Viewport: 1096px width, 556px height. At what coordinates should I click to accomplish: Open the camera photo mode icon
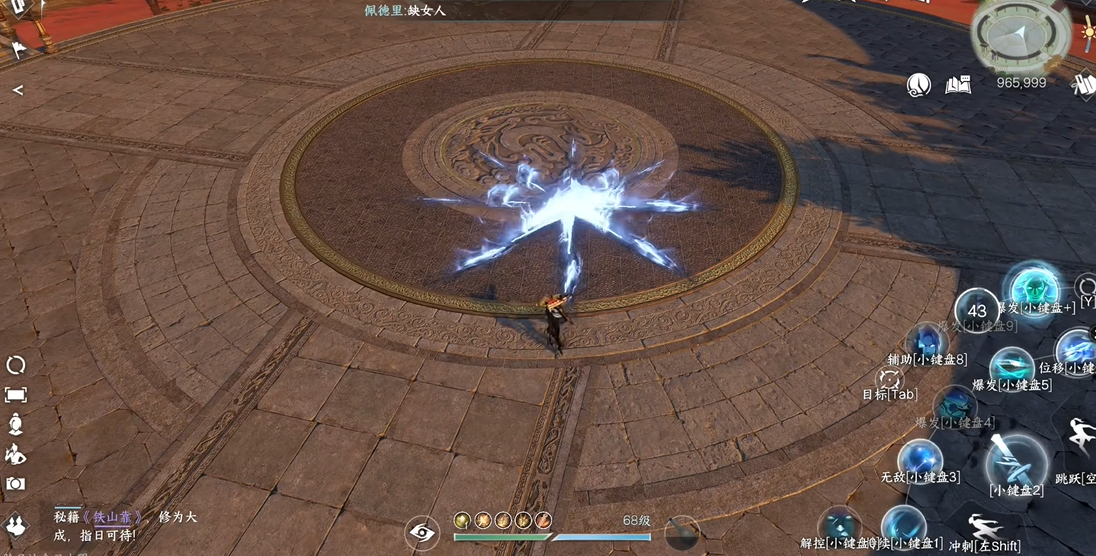pos(16,484)
